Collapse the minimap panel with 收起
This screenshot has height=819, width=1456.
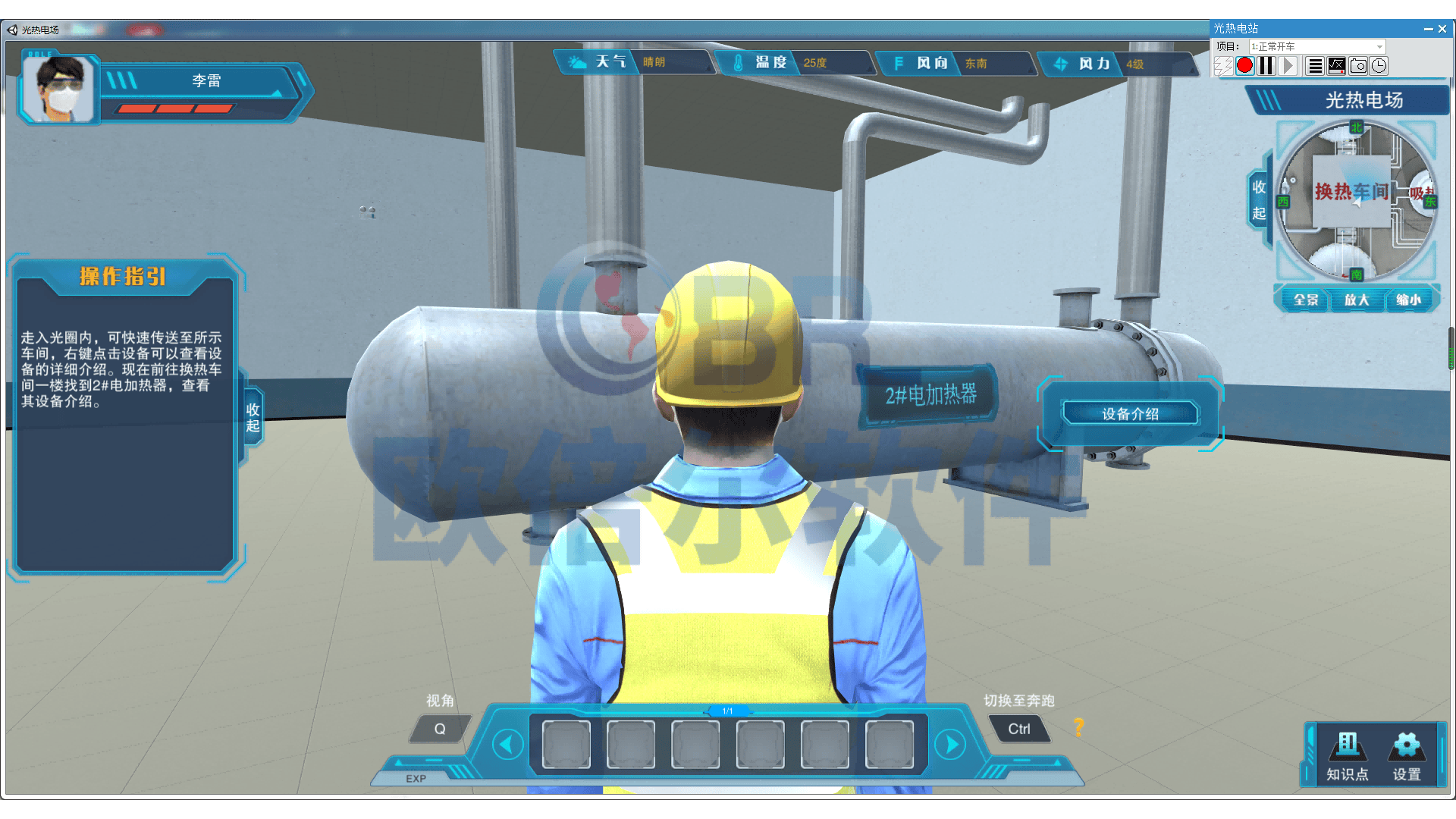point(1259,199)
